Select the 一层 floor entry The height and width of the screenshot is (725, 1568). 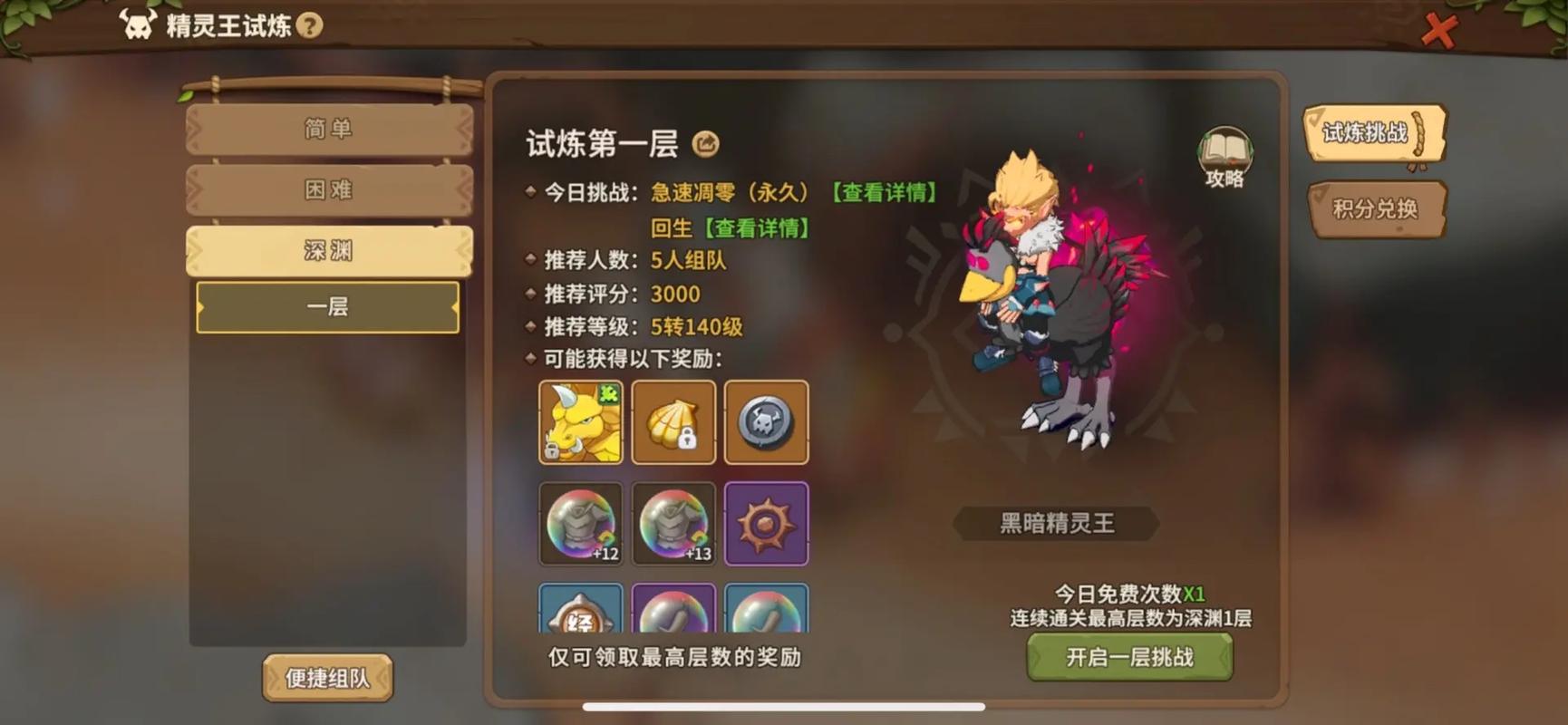coord(328,308)
